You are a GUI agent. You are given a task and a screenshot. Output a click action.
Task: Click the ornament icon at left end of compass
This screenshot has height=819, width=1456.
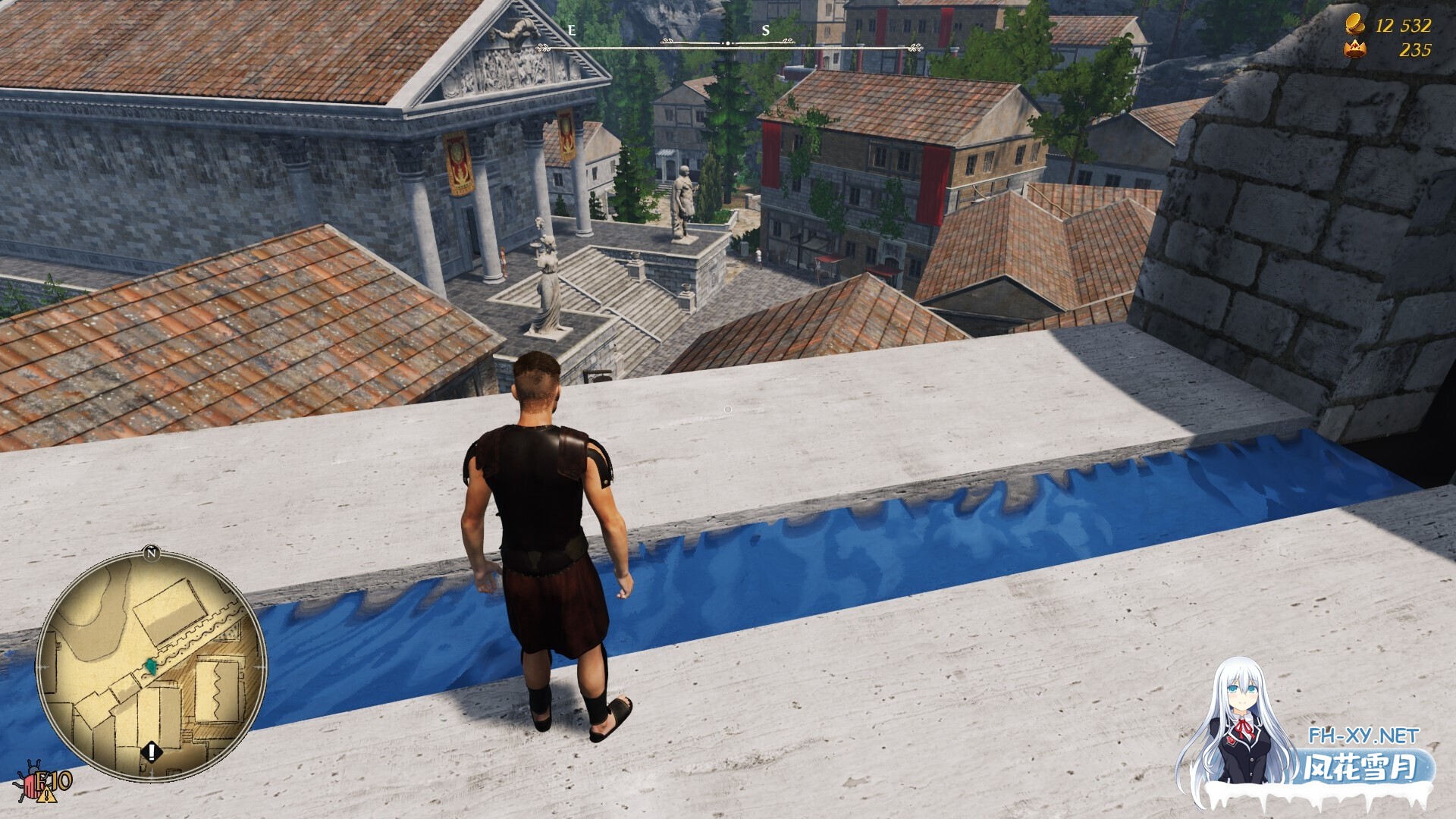(x=543, y=46)
